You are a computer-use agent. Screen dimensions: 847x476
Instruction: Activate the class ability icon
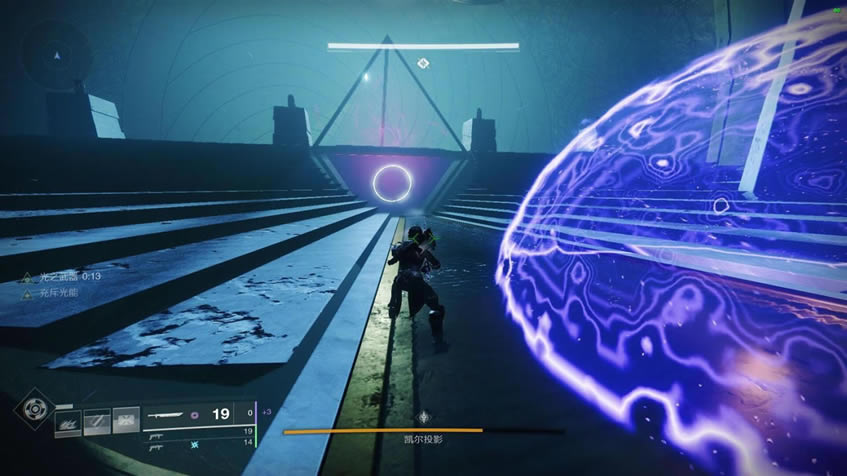[126, 423]
